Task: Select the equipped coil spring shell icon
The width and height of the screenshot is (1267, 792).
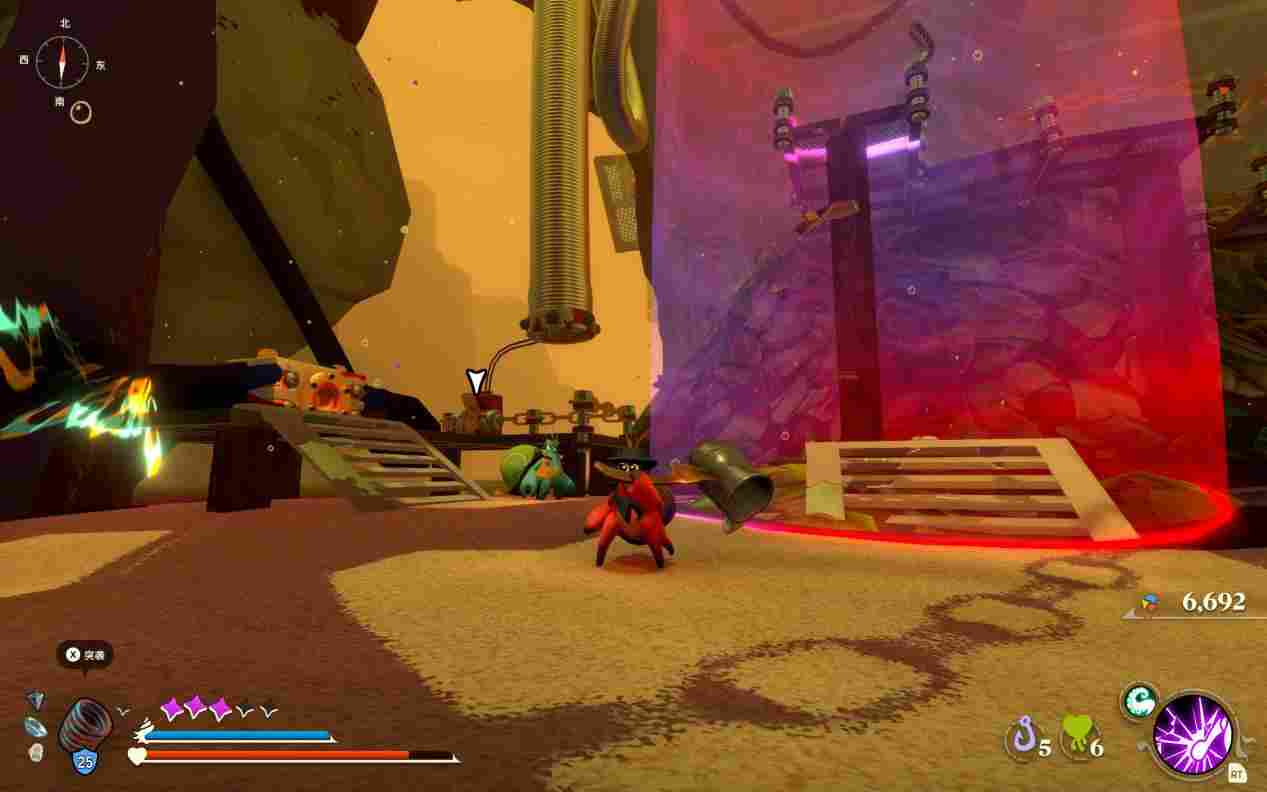Action: click(85, 726)
